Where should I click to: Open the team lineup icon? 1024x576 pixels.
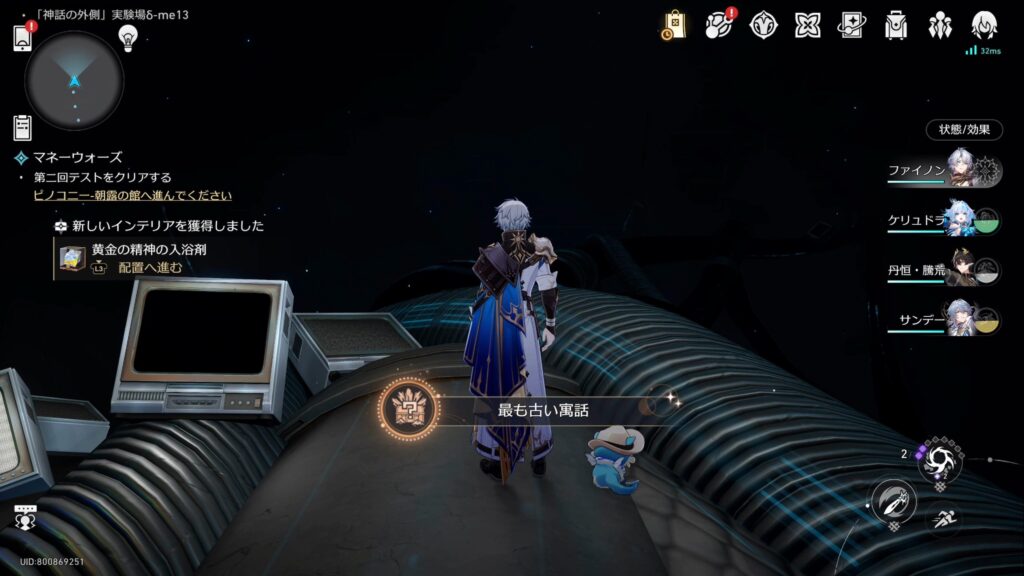coord(940,25)
